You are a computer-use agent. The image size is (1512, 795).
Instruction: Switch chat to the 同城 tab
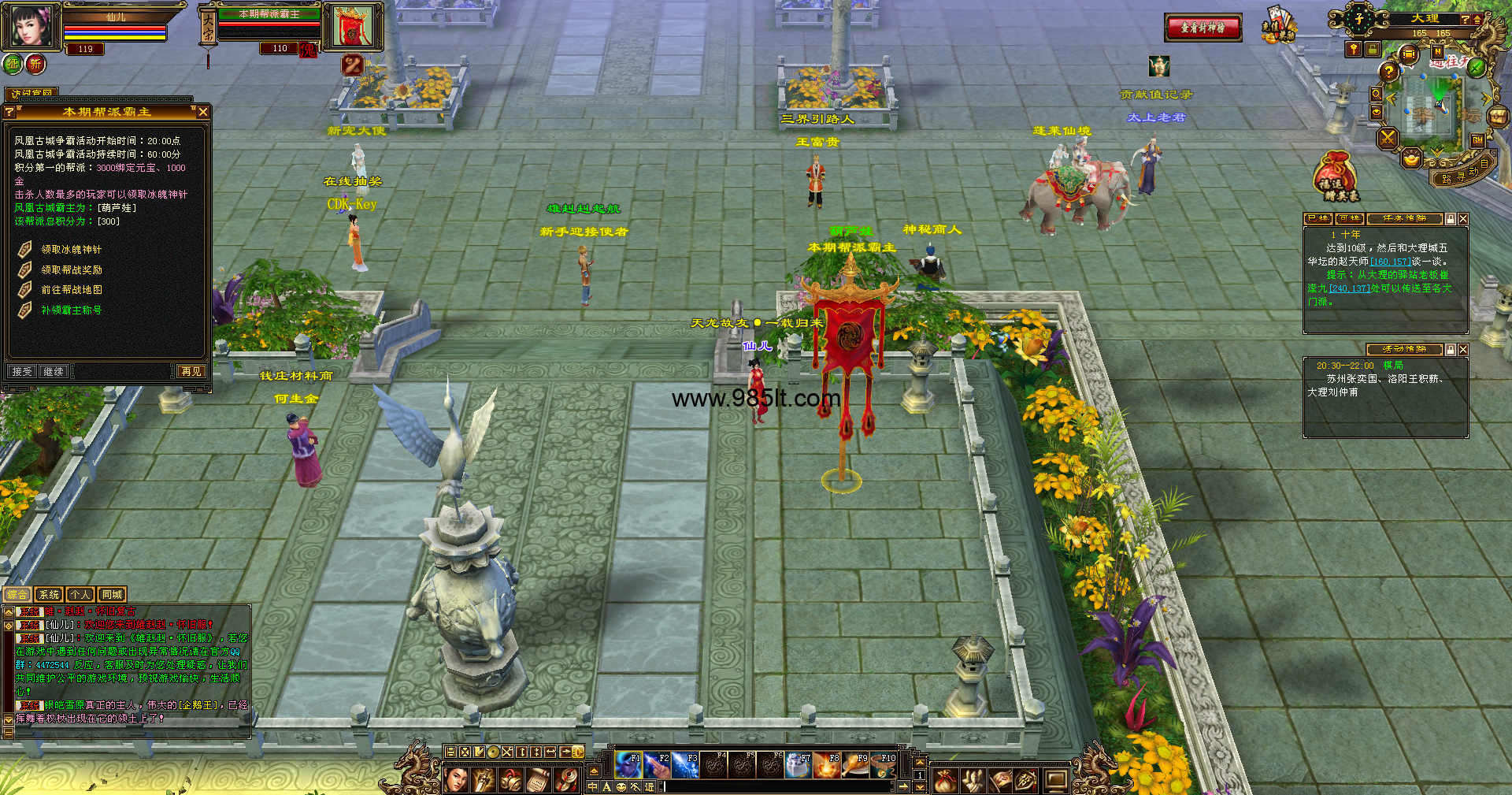pos(112,595)
